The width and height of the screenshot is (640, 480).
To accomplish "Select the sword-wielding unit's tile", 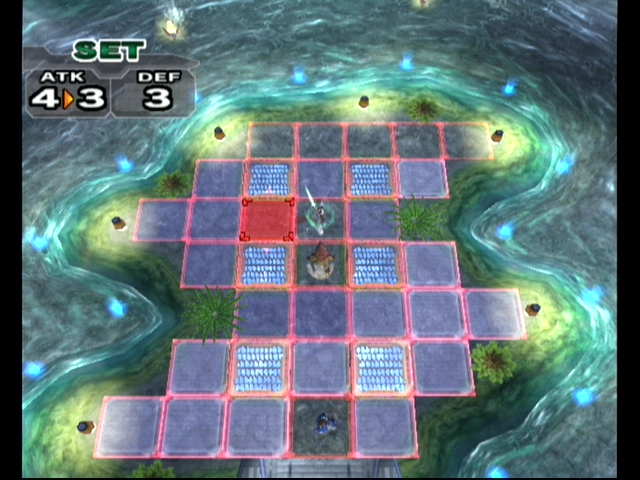I will [320, 218].
